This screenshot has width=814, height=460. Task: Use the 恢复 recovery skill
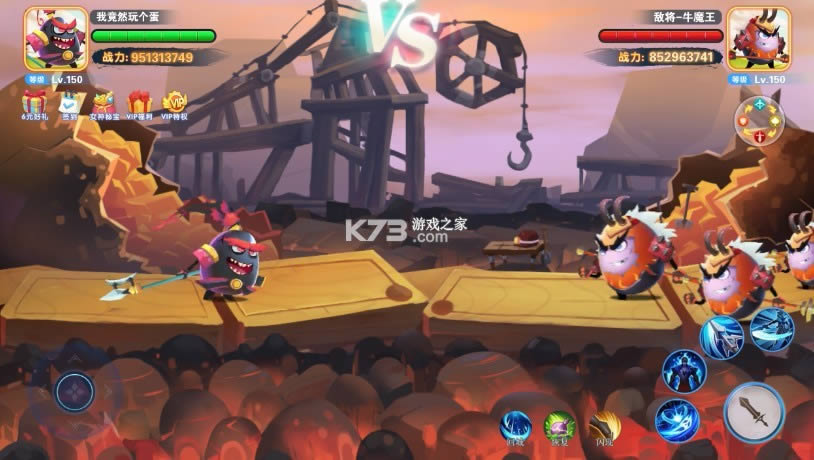[559, 427]
